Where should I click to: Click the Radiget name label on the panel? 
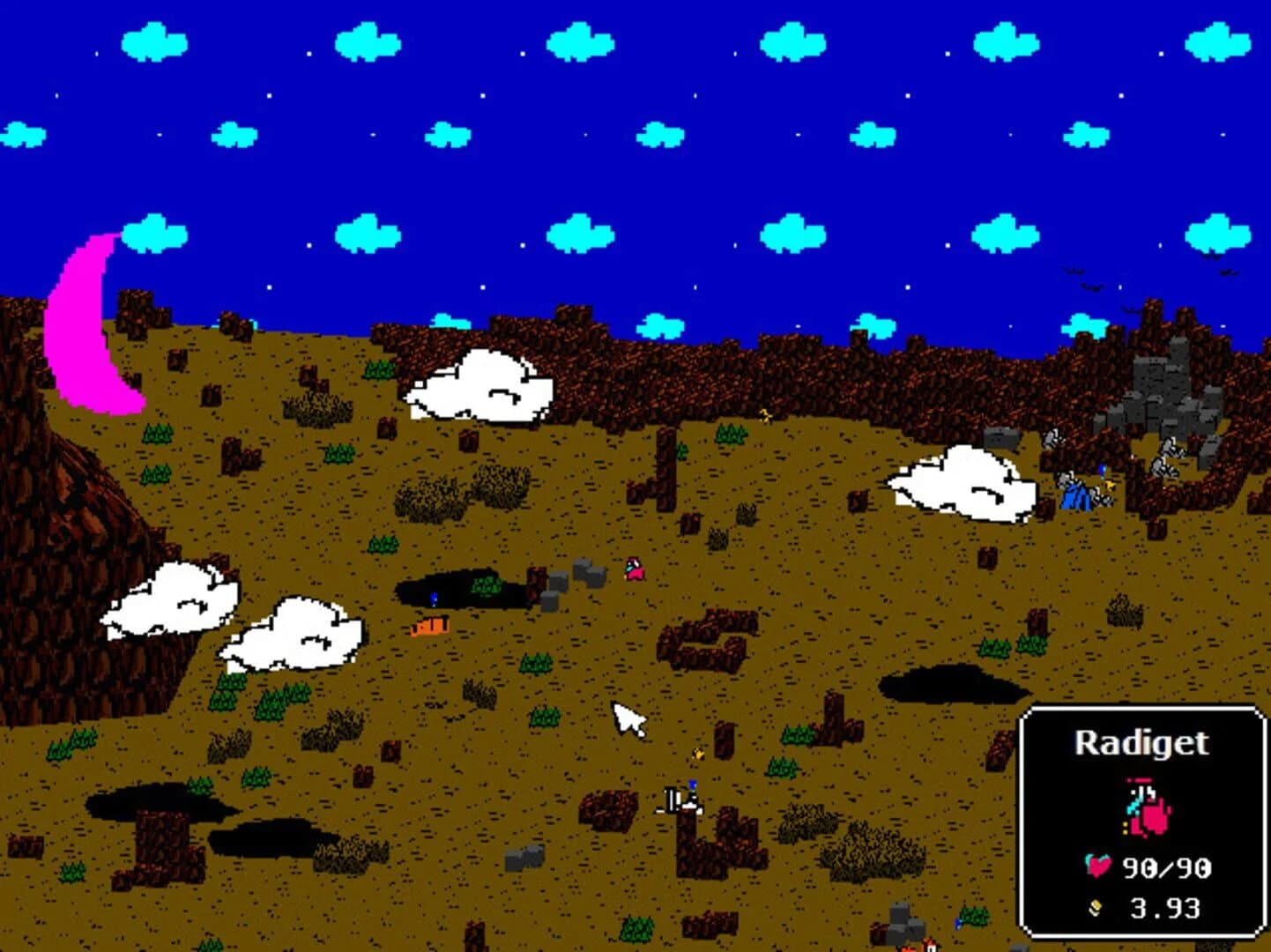click(x=1142, y=745)
